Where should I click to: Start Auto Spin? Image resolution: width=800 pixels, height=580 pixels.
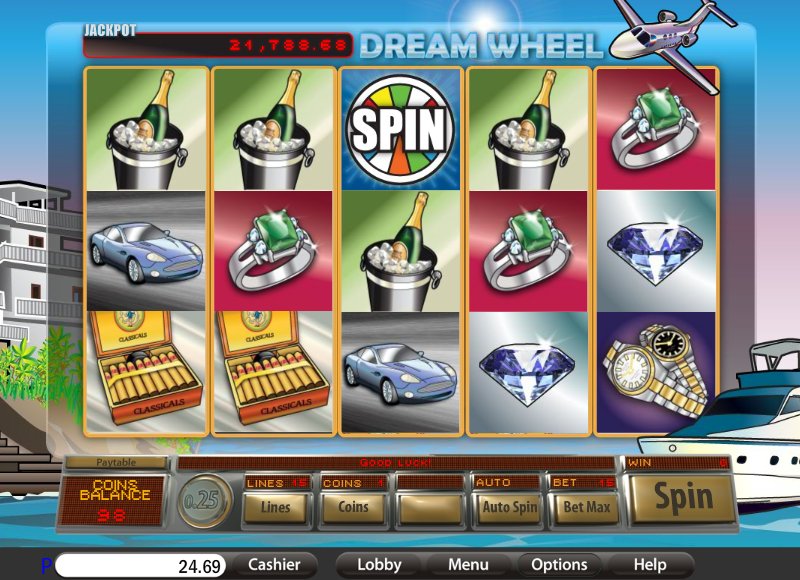509,507
